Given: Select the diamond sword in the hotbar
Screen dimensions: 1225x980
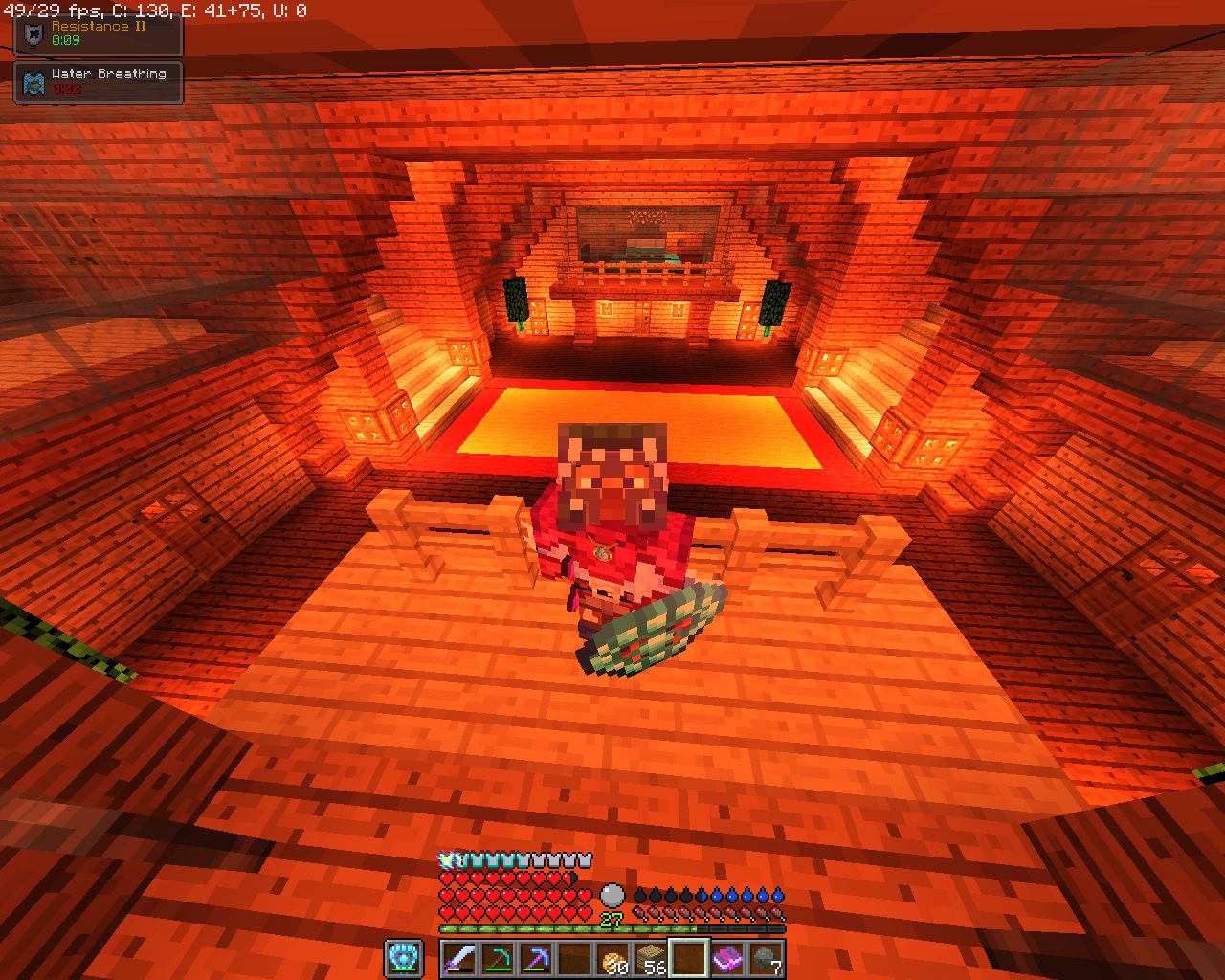Looking at the screenshot, I should click(x=458, y=960).
